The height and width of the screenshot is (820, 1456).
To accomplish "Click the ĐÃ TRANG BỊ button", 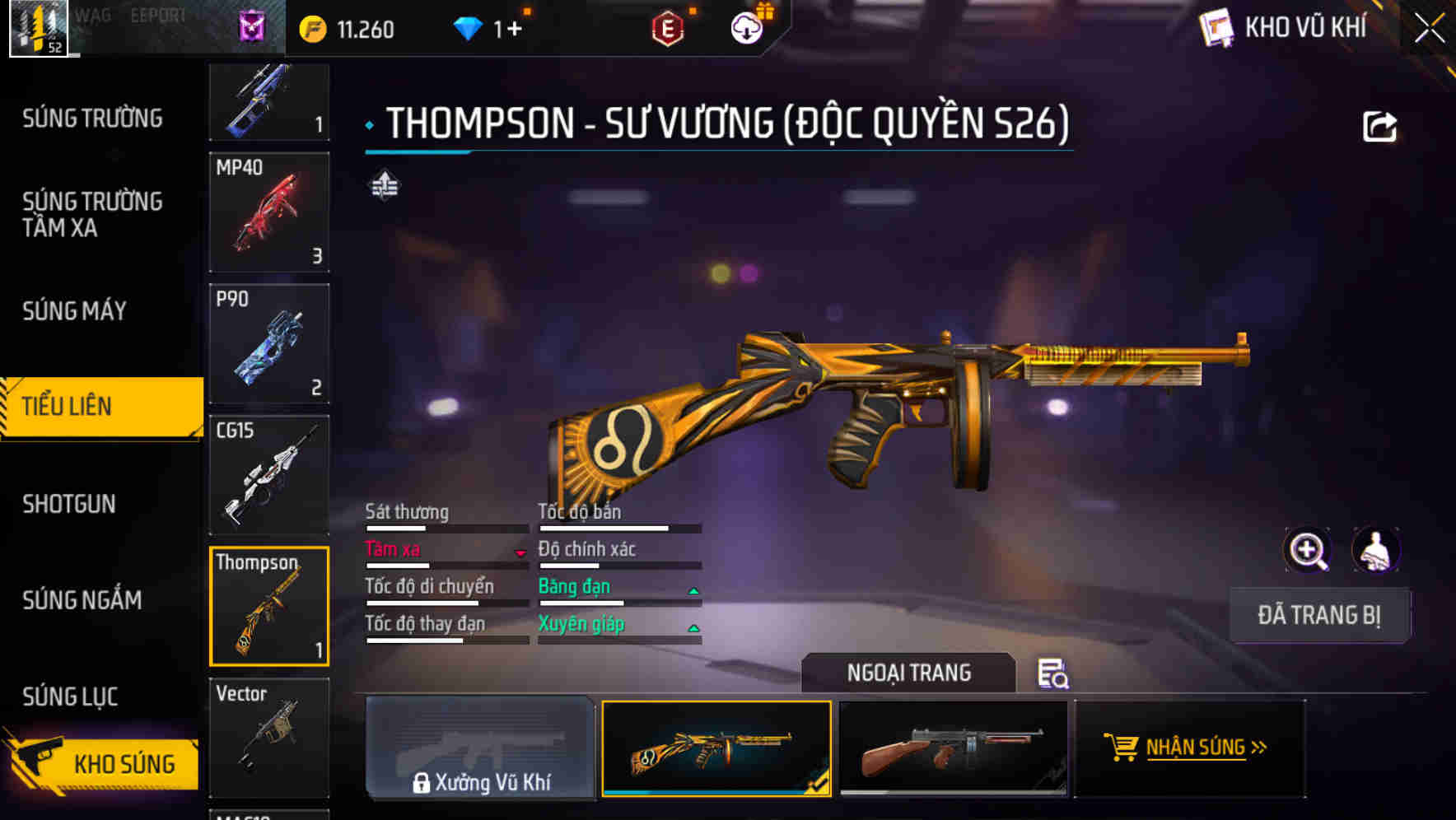I will point(1319,615).
